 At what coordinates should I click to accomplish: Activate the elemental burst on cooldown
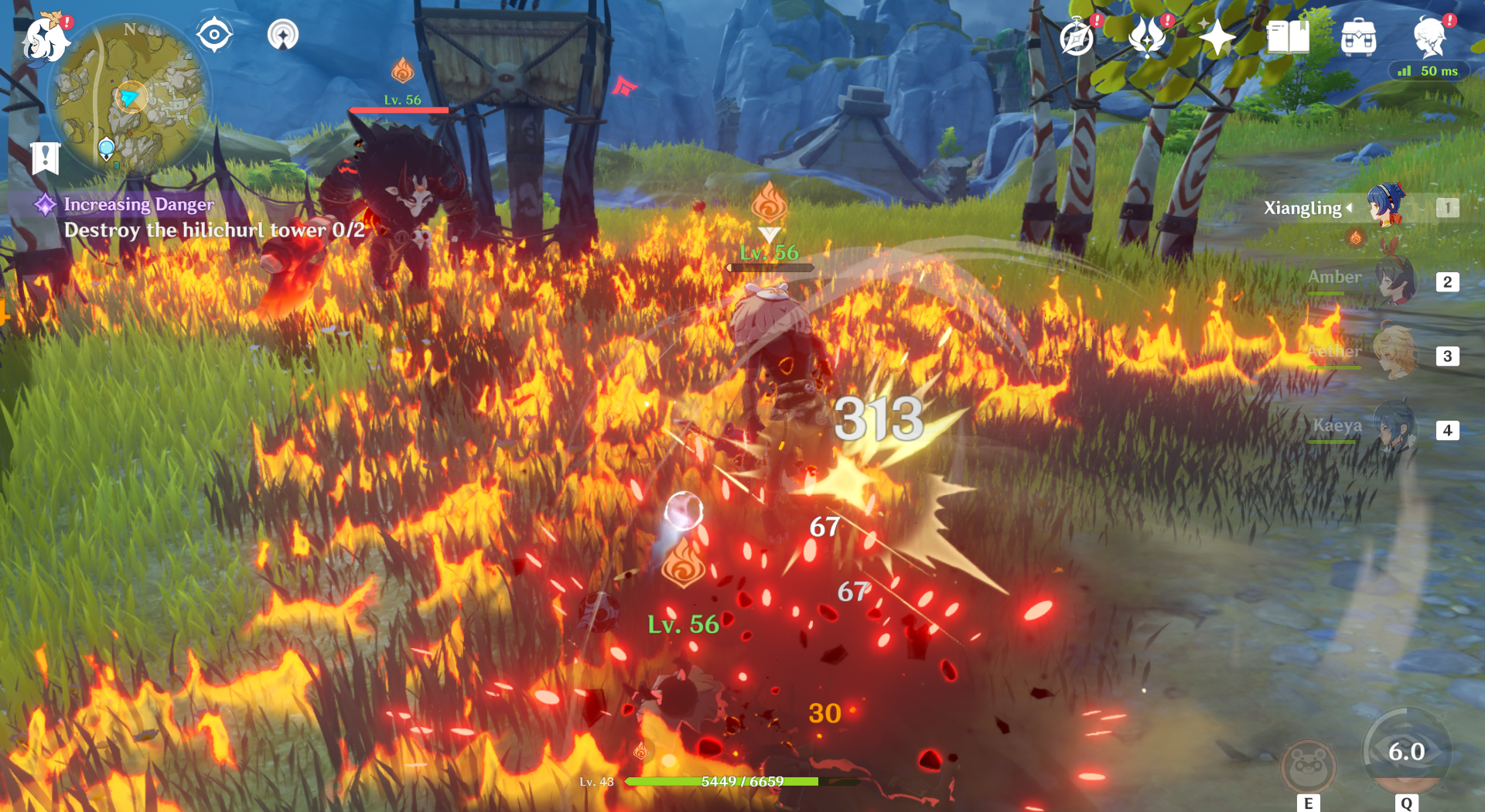(x=1406, y=752)
